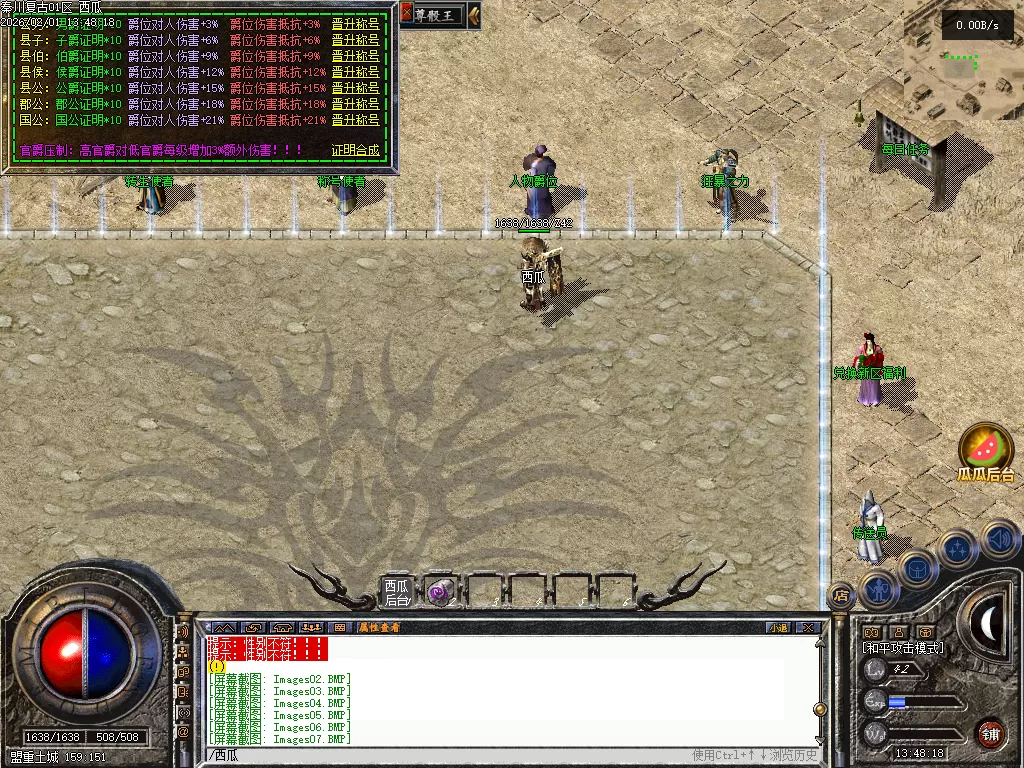The width and height of the screenshot is (1024, 768).
Task: Open the red 铺 stall button
Action: [x=989, y=735]
